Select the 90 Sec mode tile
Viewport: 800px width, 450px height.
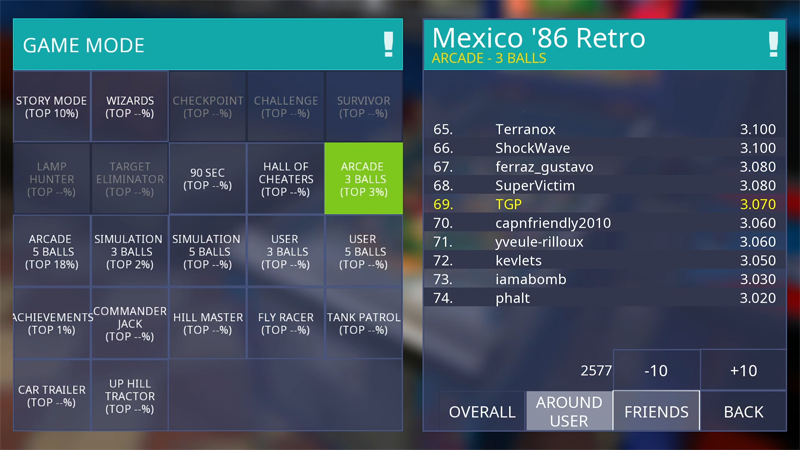point(208,178)
